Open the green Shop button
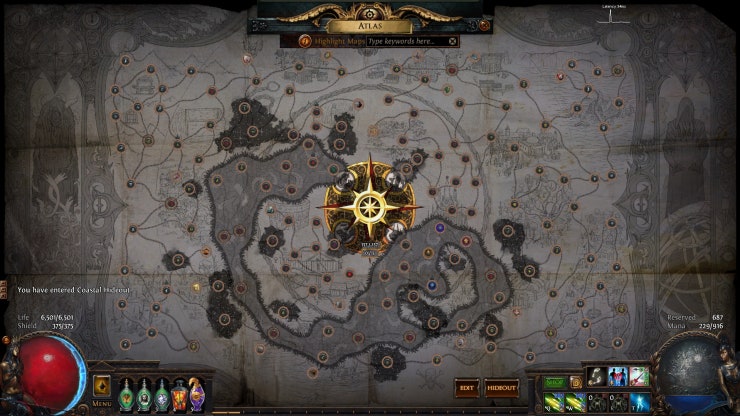Viewport: 740px width, 416px height. [x=555, y=381]
